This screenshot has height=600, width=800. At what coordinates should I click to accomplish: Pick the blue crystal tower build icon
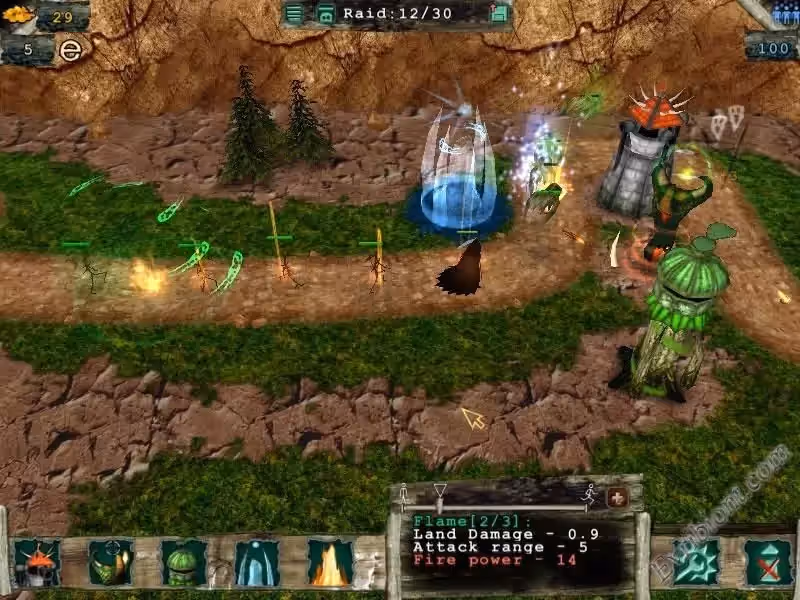coord(257,562)
